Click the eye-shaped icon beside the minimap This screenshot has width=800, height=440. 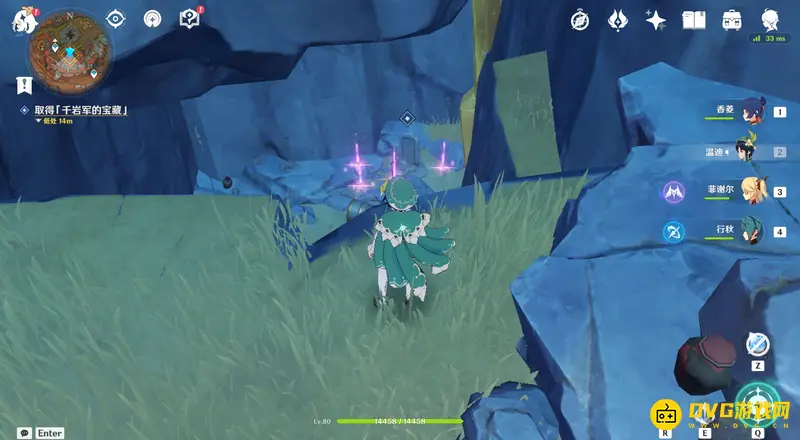coord(116,18)
